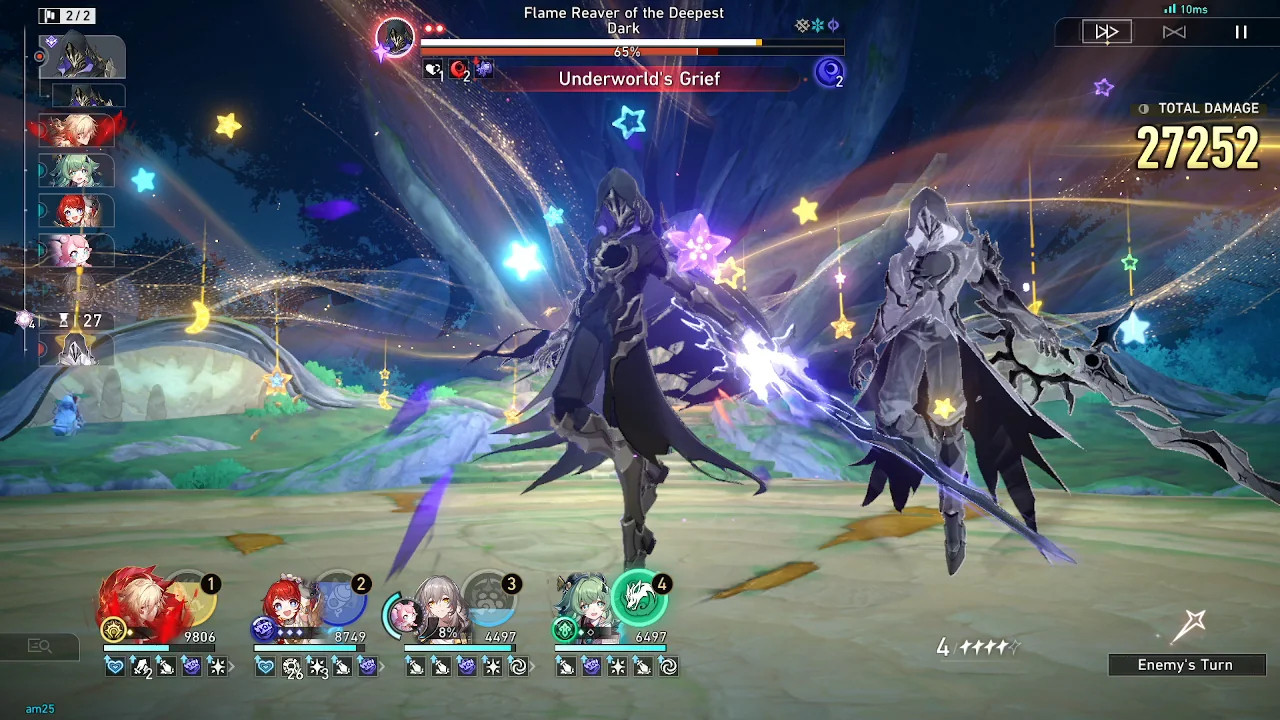
Task: Select the red-haired girl in turn order
Action: tap(77, 211)
